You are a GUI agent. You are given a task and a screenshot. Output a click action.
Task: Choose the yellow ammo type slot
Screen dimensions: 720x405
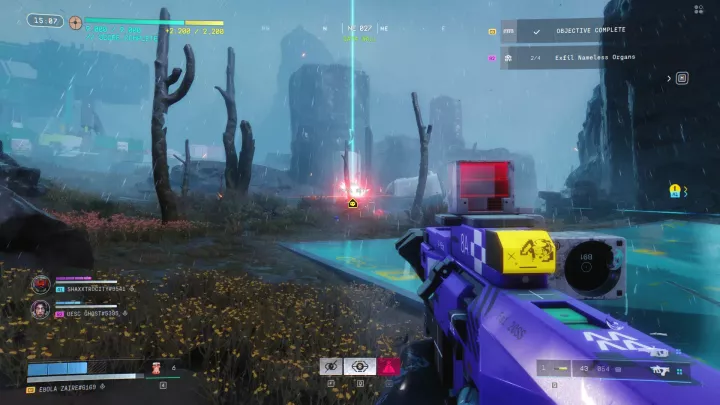pos(561,370)
